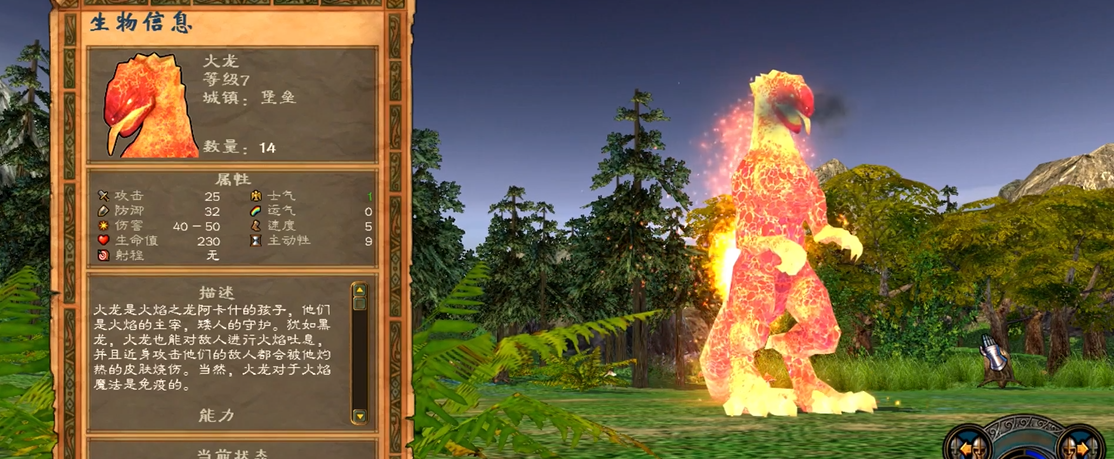Select the fire dragon portrait
This screenshot has width=1114, height=459.
(x=145, y=106)
